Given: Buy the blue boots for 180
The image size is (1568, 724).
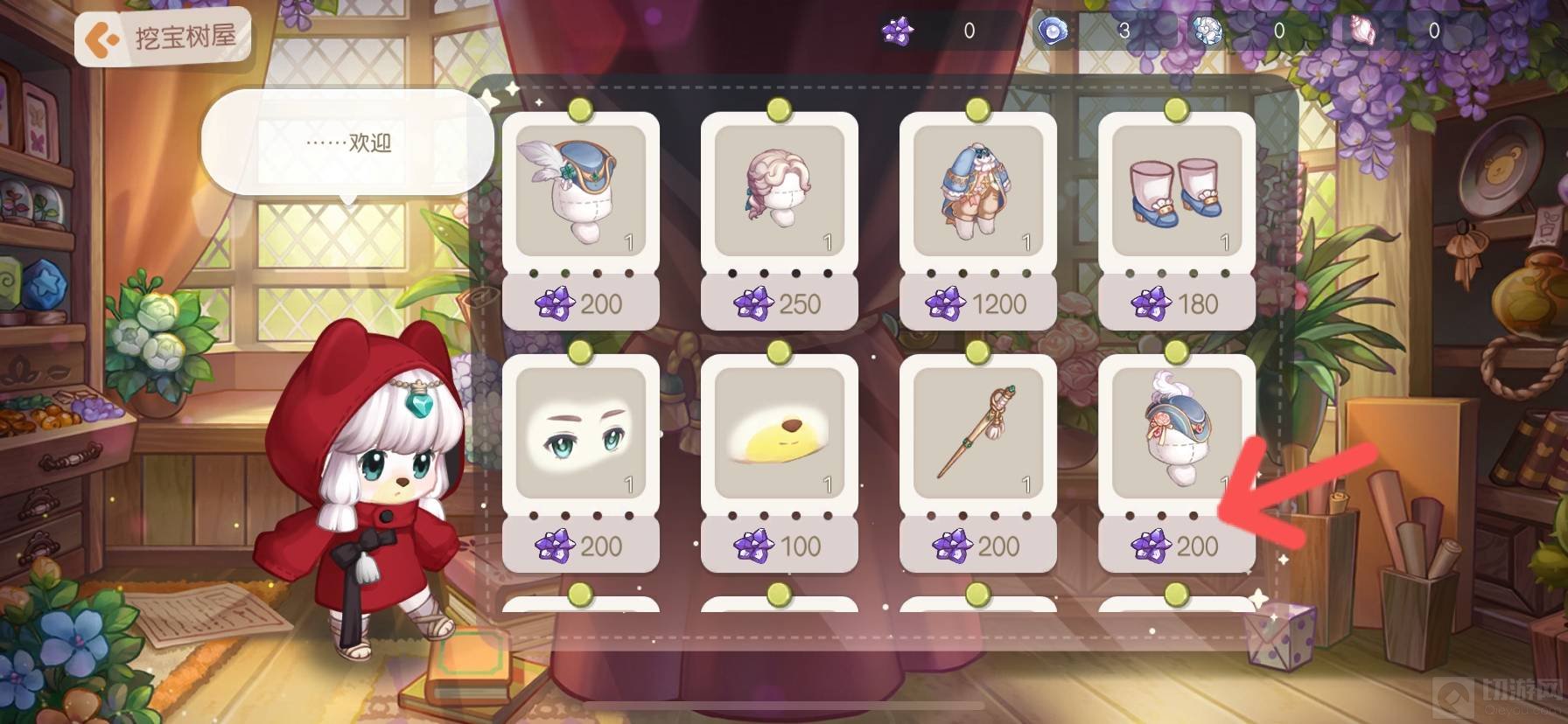Looking at the screenshot, I should coord(1176,303).
